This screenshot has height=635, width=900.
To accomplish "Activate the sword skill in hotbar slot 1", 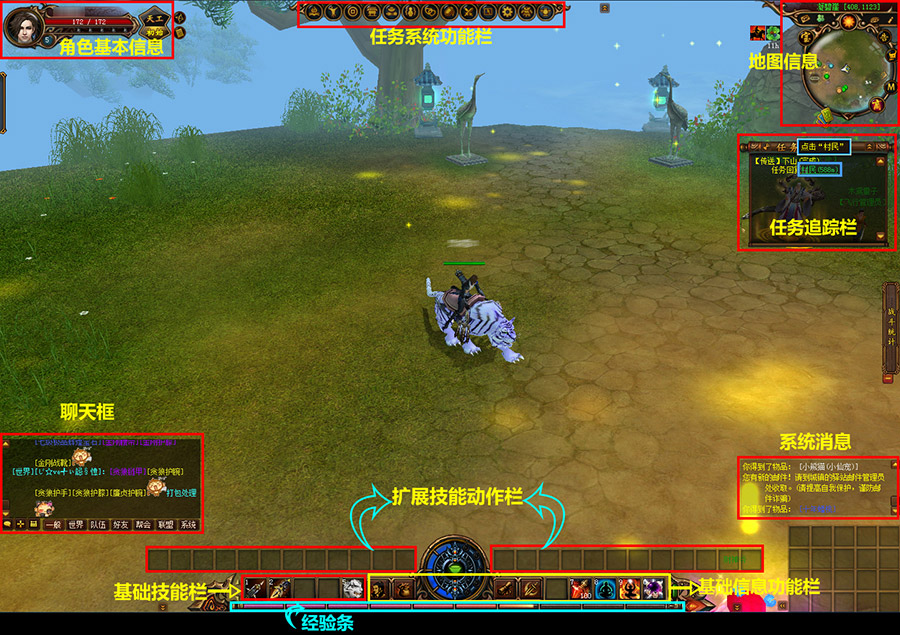I will pos(255,588).
